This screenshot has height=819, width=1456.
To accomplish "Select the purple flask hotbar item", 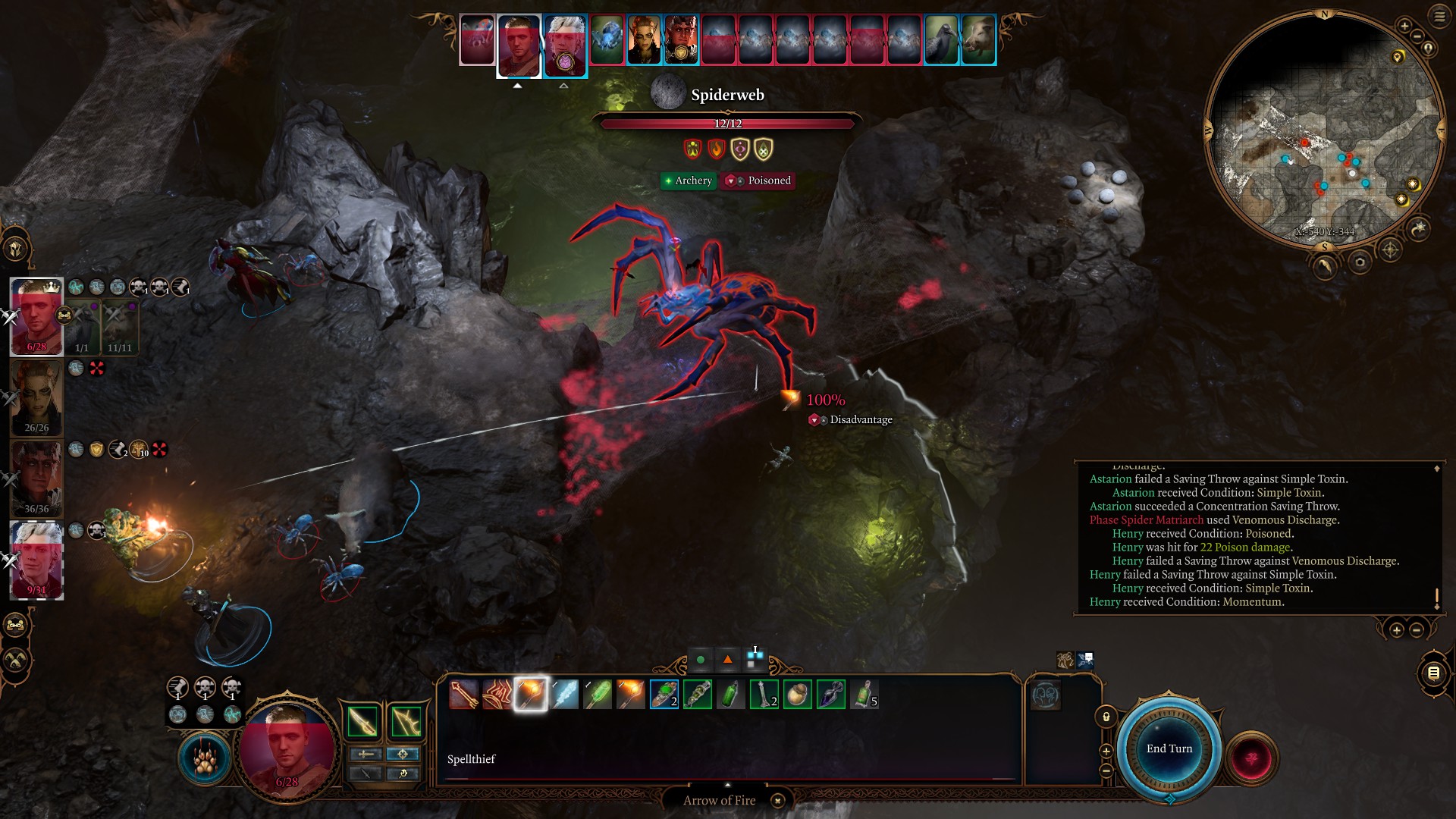I will click(x=831, y=695).
